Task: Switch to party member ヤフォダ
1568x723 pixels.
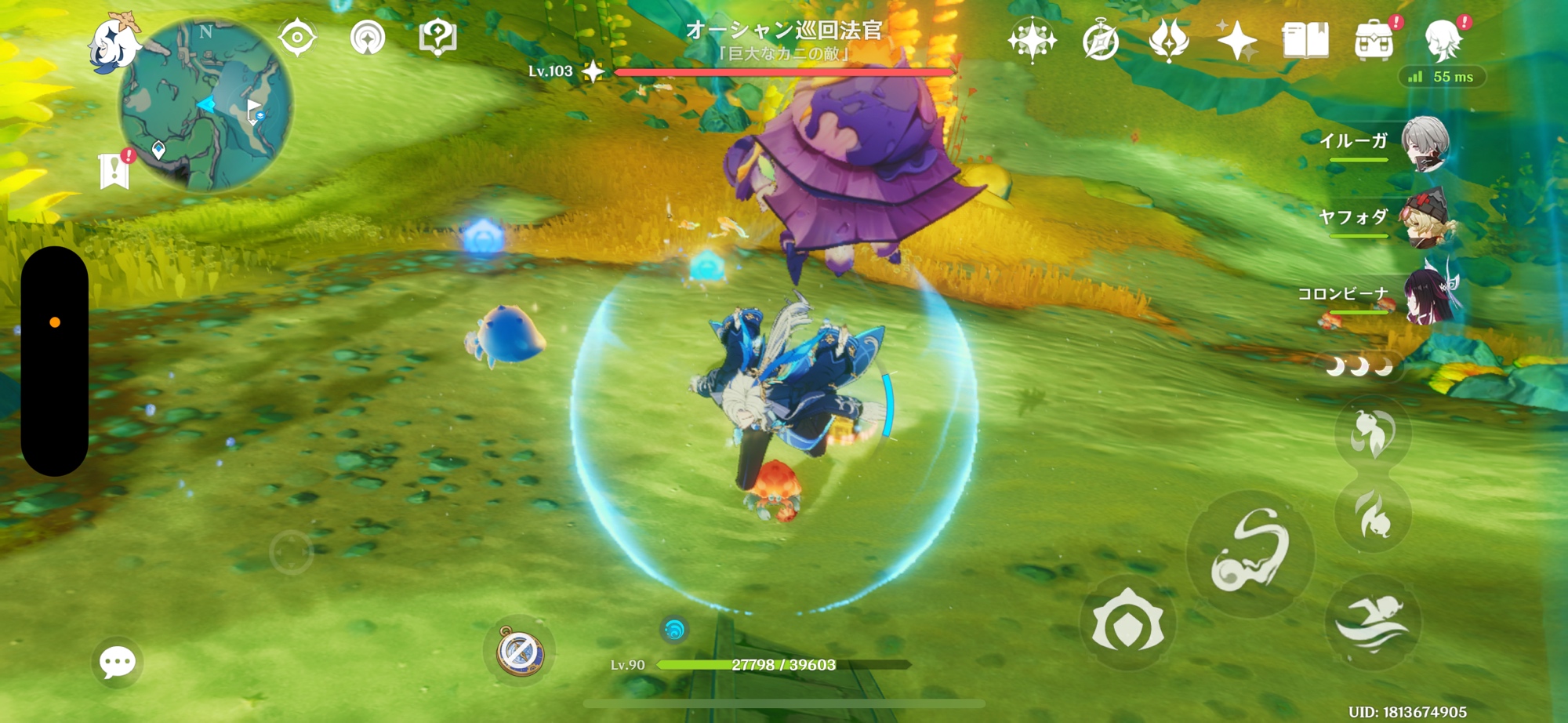Action: coord(1424,218)
